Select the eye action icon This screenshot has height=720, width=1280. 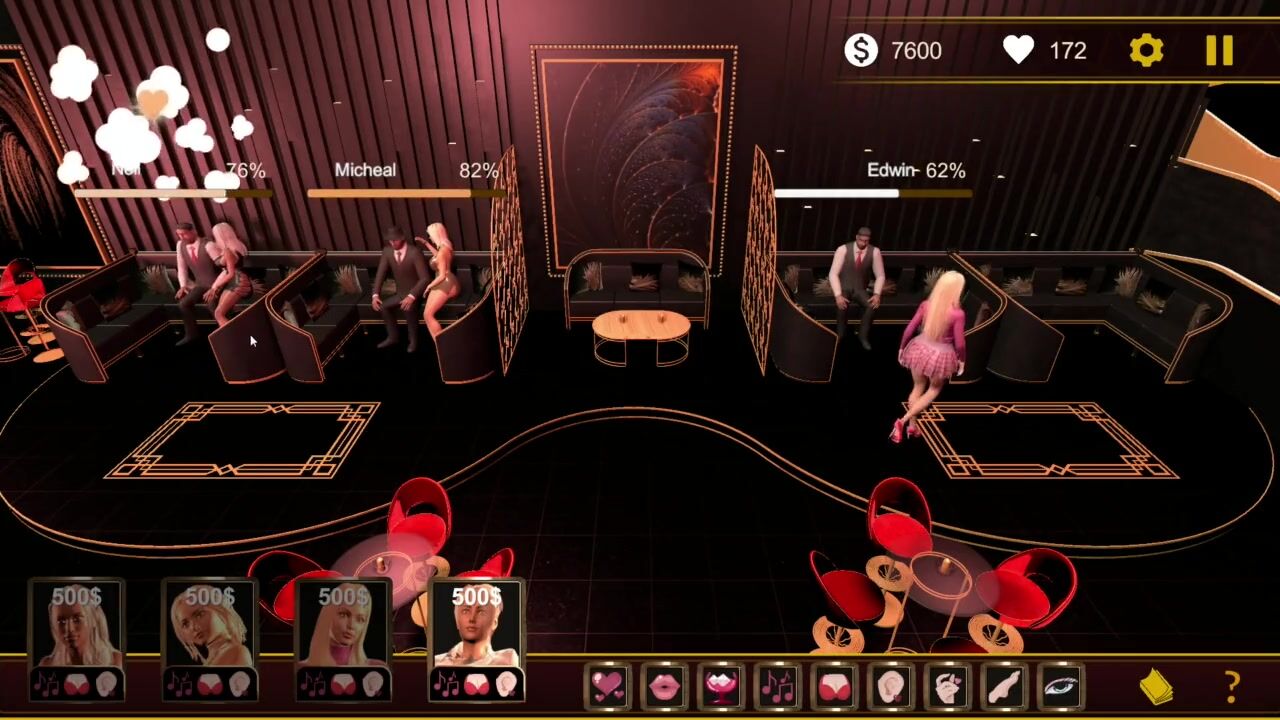point(1061,687)
